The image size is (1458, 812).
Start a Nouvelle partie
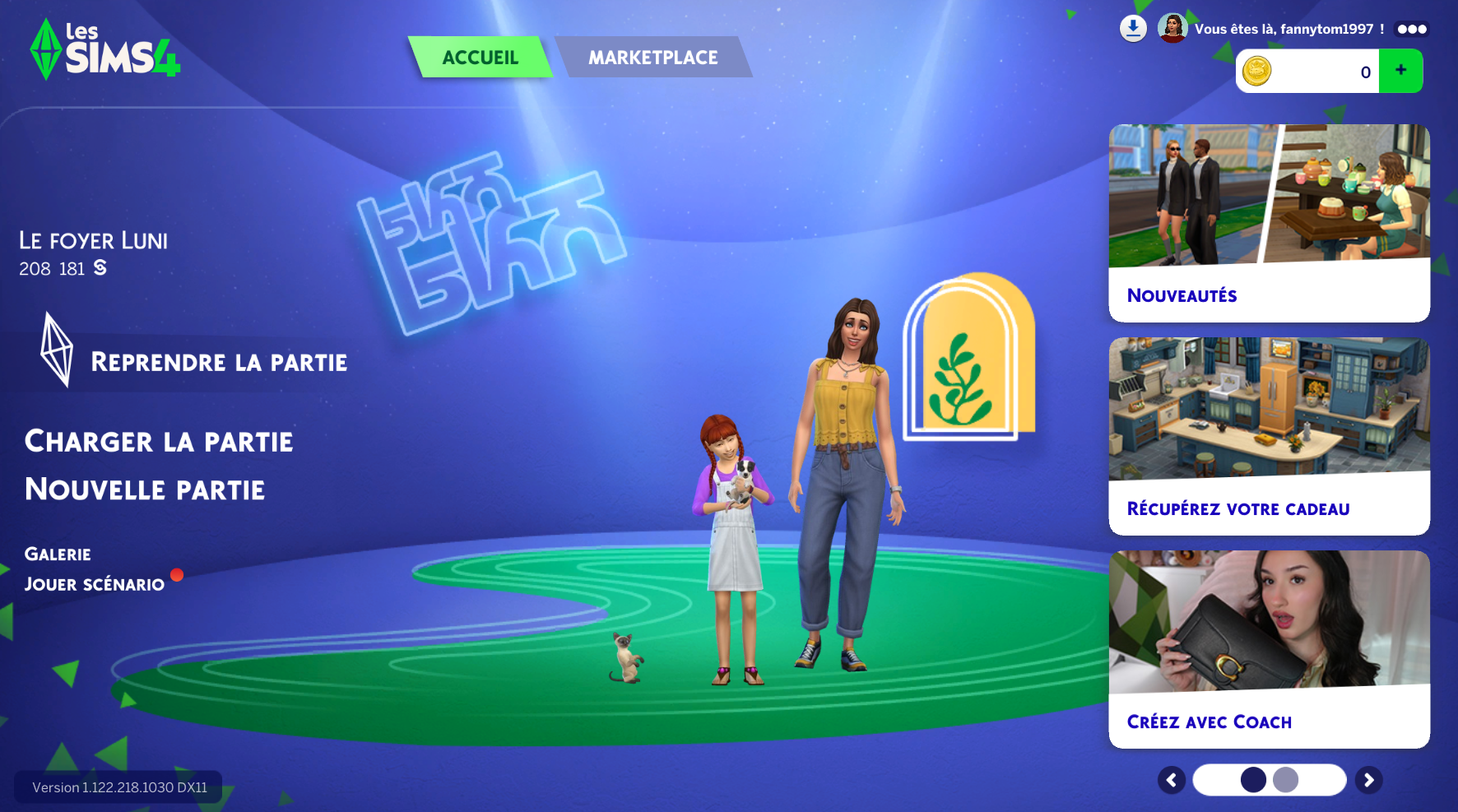(145, 490)
